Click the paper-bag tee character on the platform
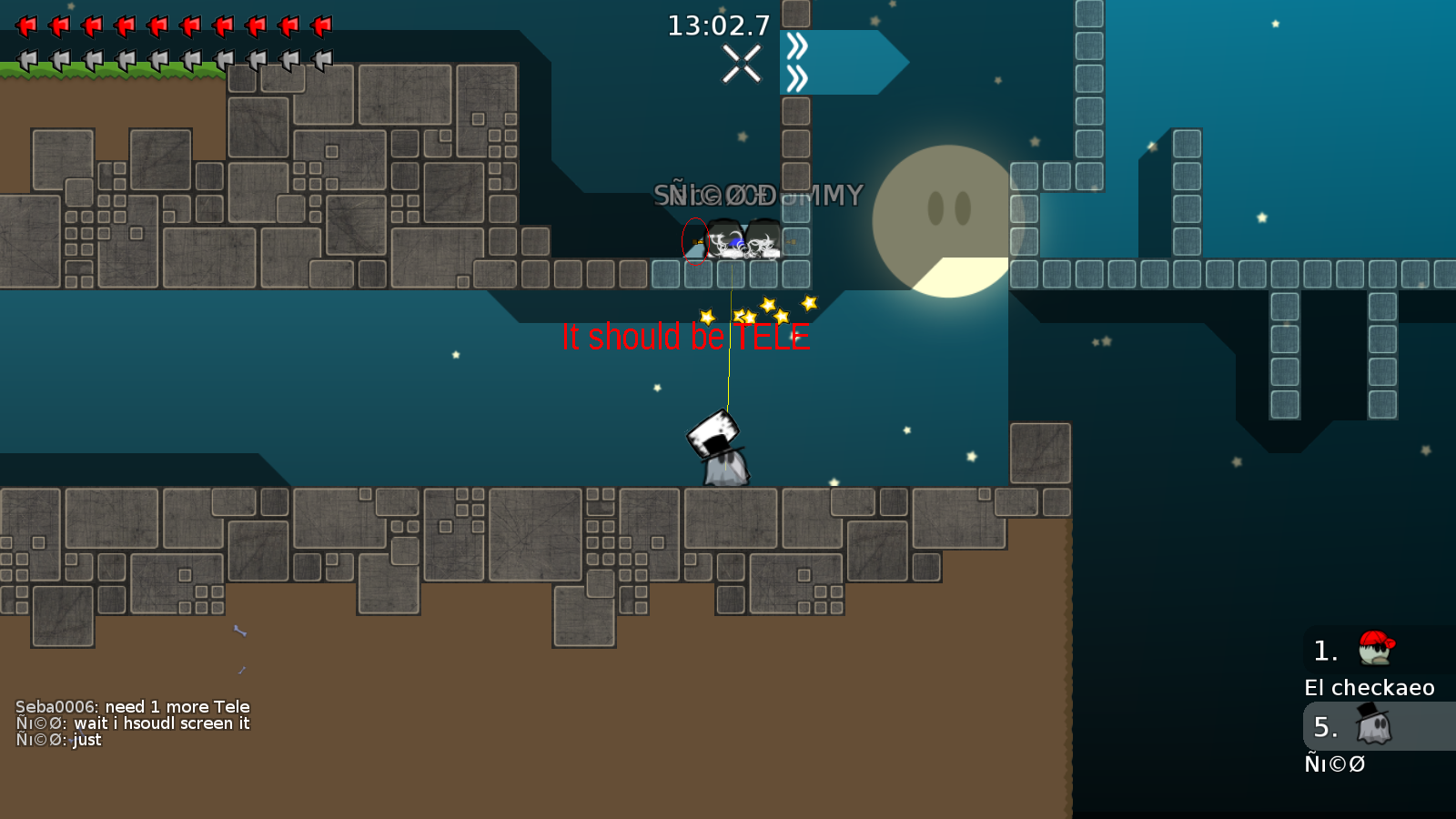 click(x=718, y=446)
